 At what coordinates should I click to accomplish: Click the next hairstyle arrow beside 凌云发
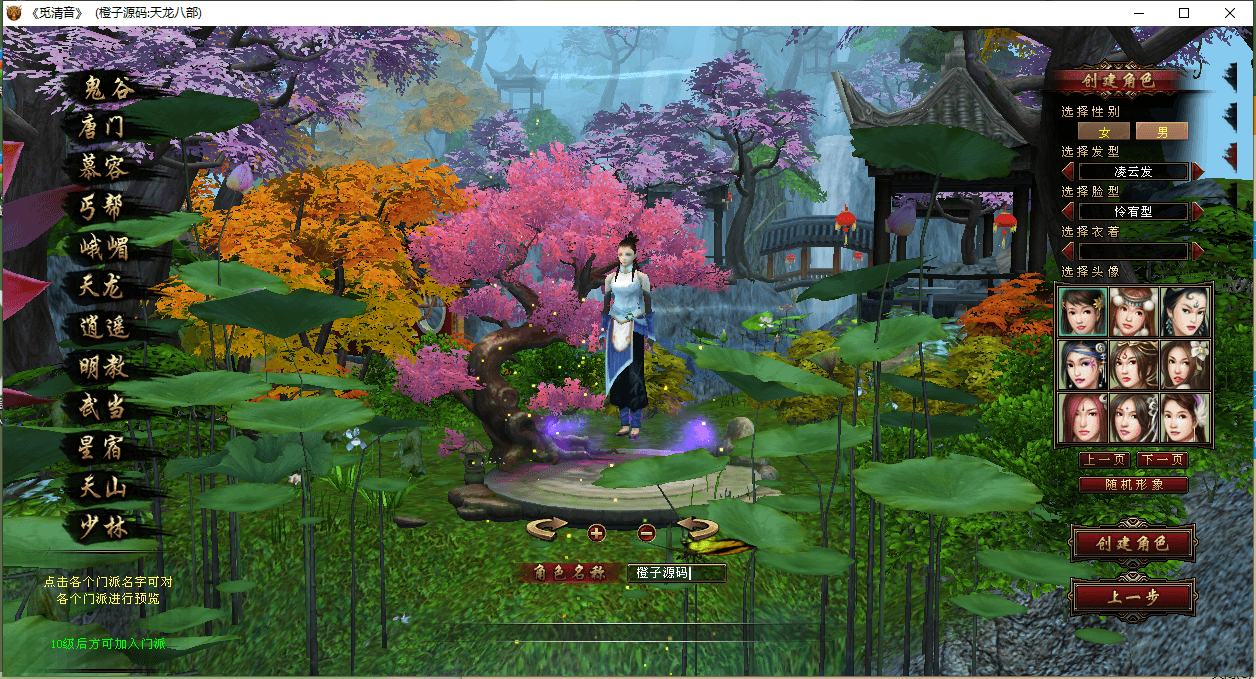[x=1198, y=171]
